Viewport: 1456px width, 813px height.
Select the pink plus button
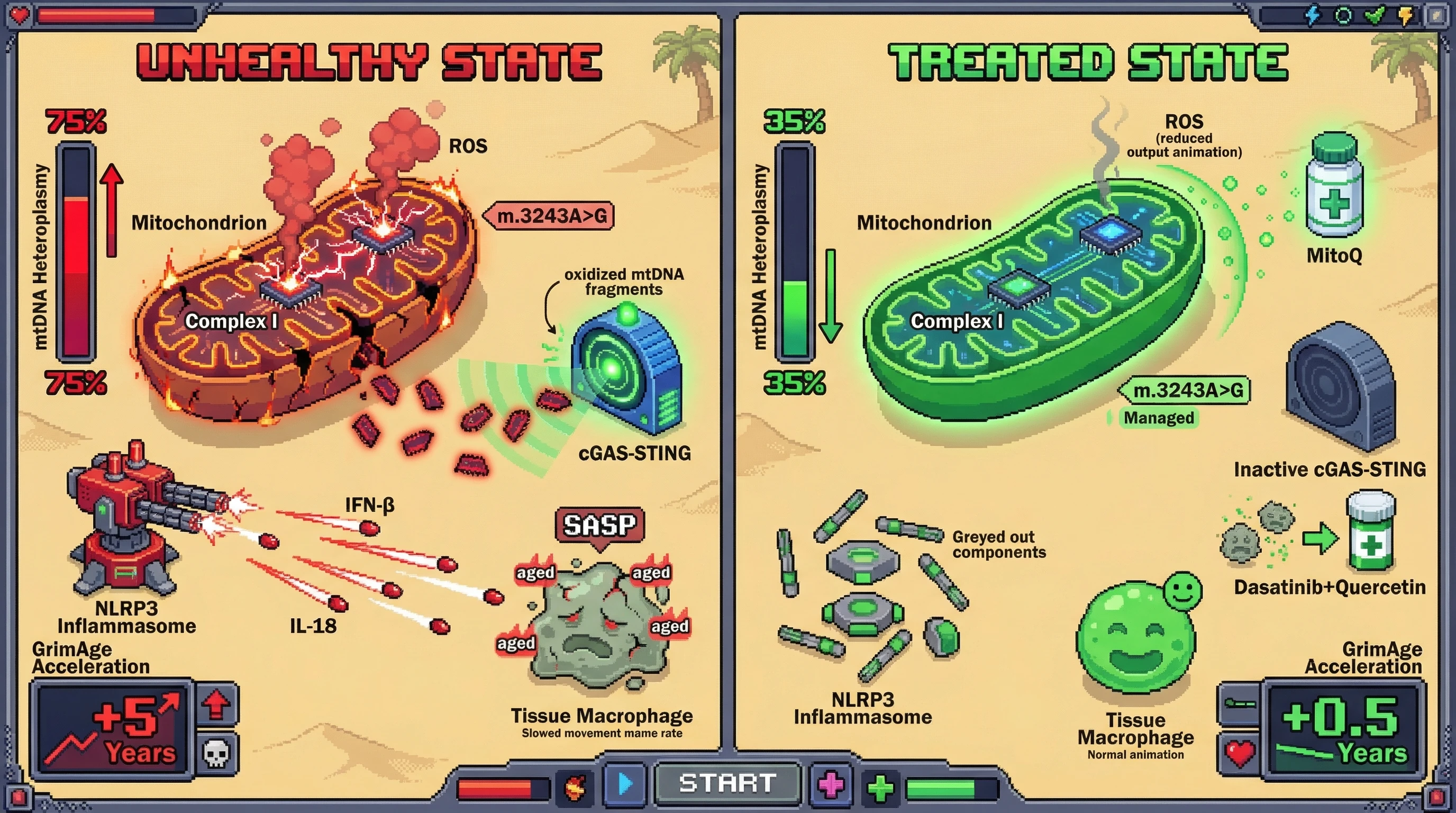[831, 785]
